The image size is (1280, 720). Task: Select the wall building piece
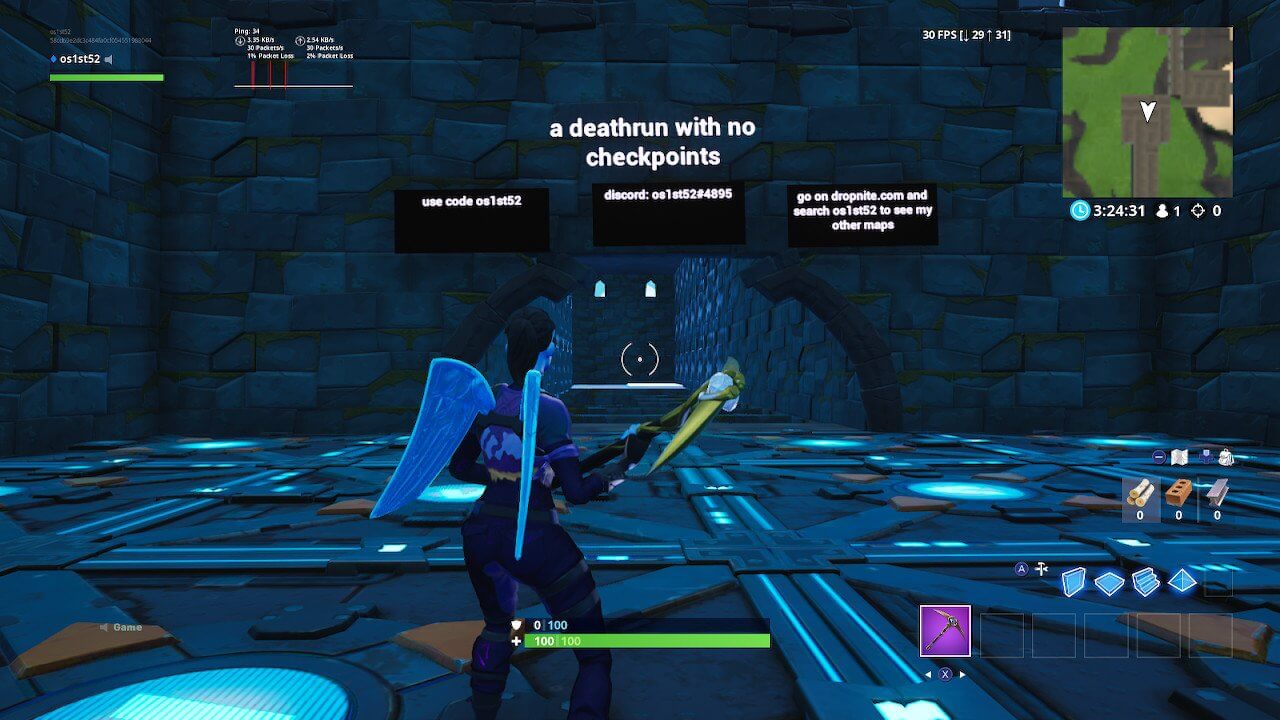click(x=1074, y=581)
